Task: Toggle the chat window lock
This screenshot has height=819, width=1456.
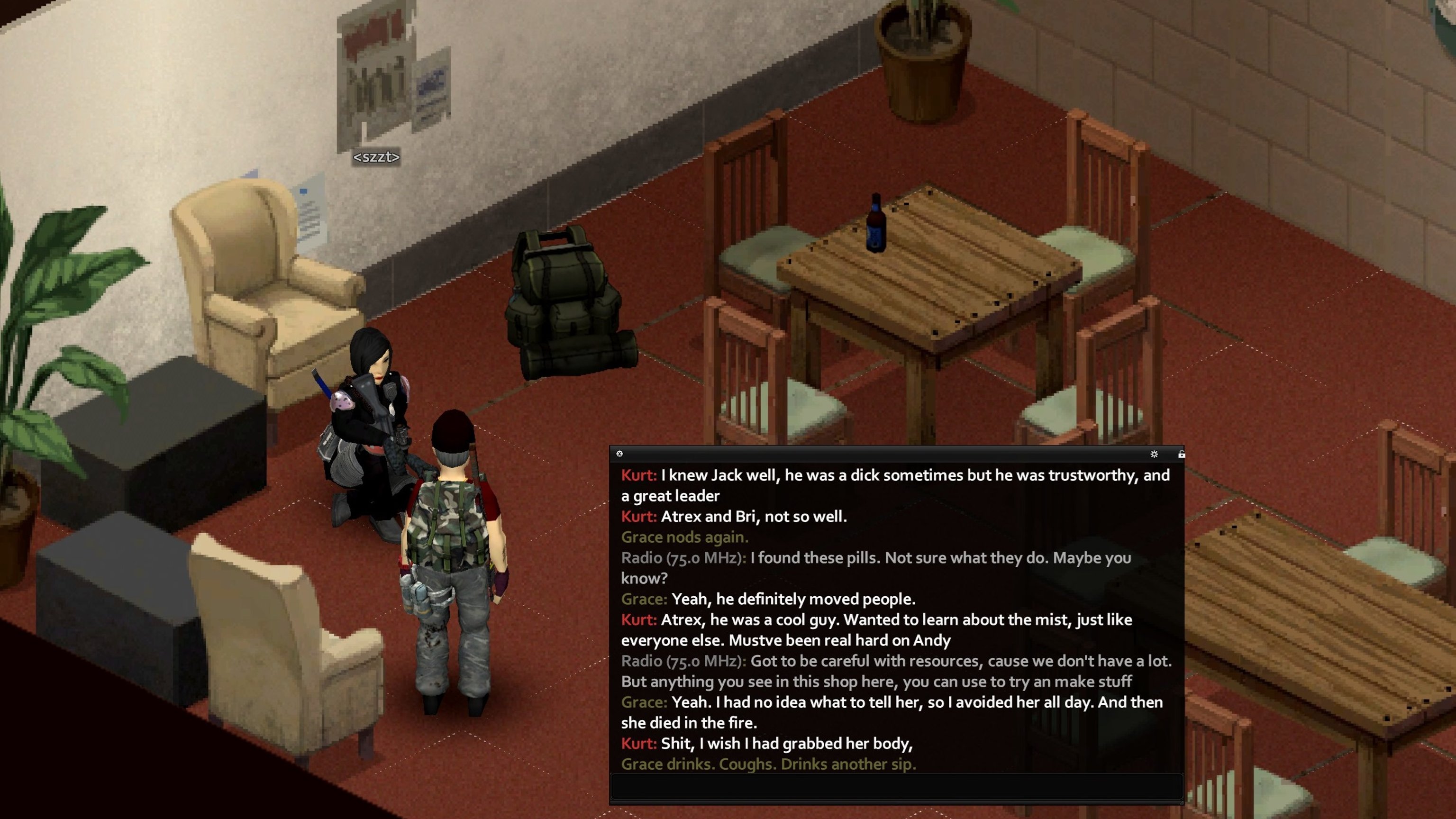Action: 1181,454
